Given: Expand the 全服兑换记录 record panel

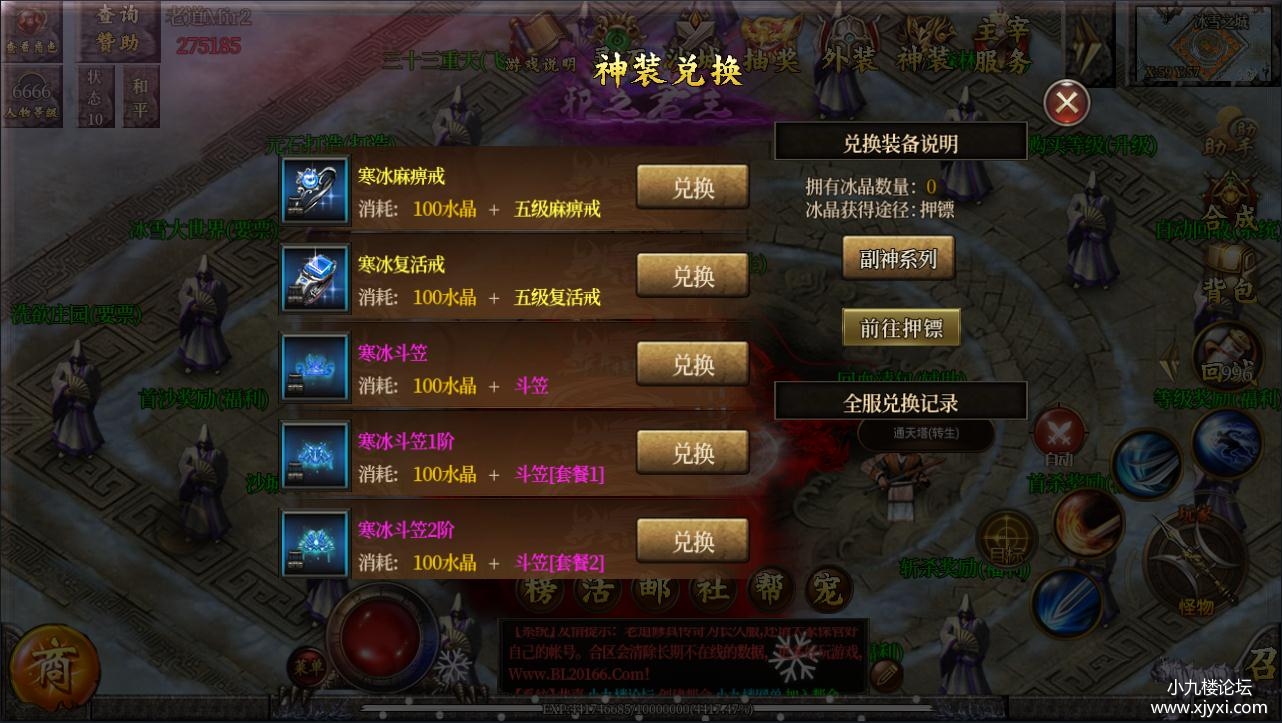Looking at the screenshot, I should 900,400.
